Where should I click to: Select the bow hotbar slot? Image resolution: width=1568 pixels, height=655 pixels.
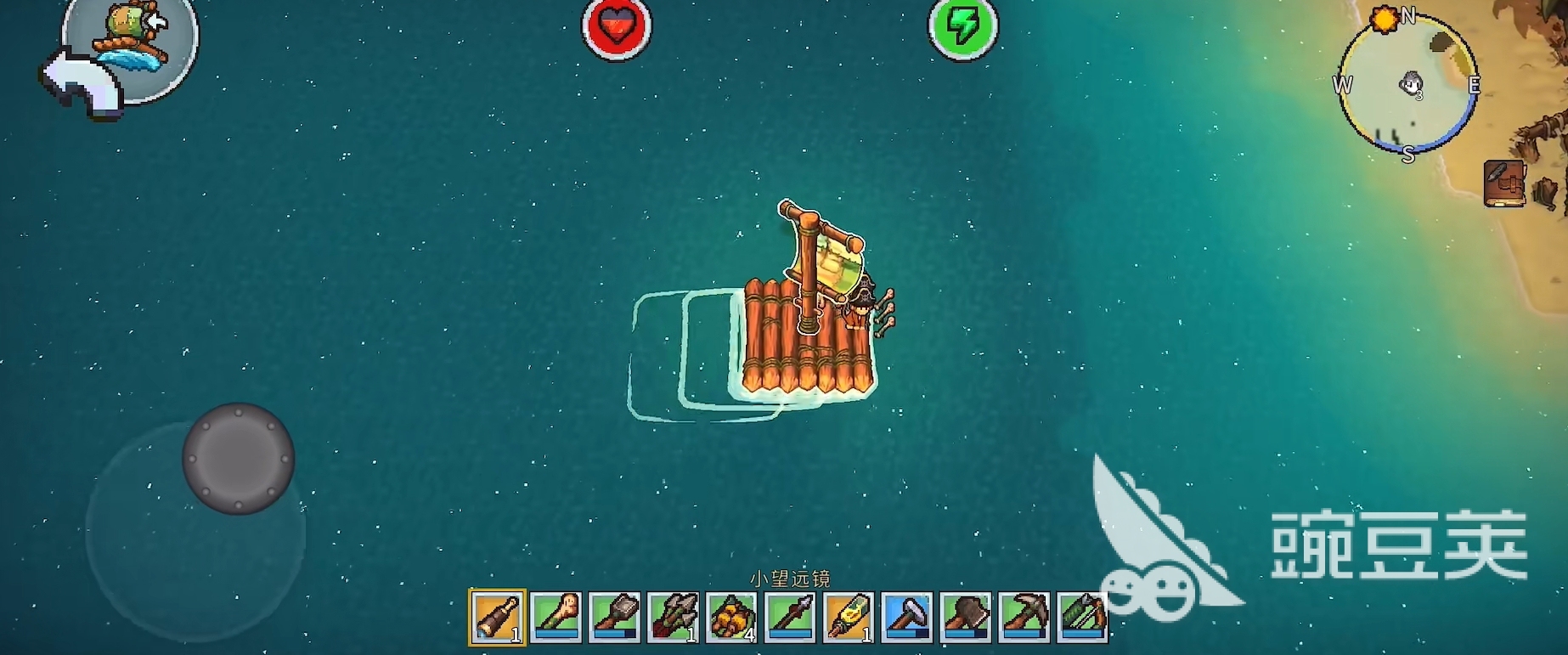[x=1082, y=617]
